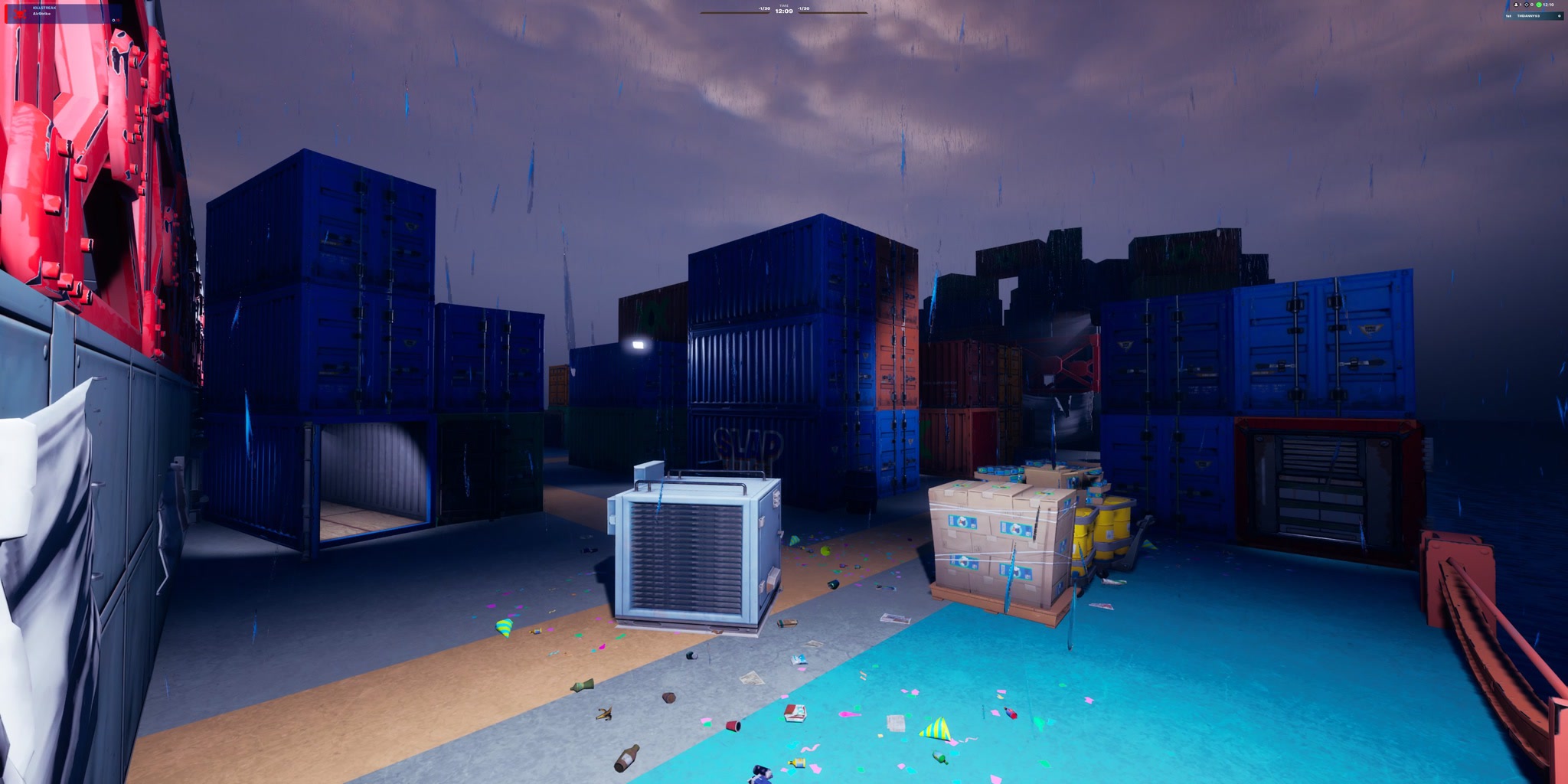1568x784 pixels.
Task: Click the AirStrike killstreak label
Action: (42, 14)
